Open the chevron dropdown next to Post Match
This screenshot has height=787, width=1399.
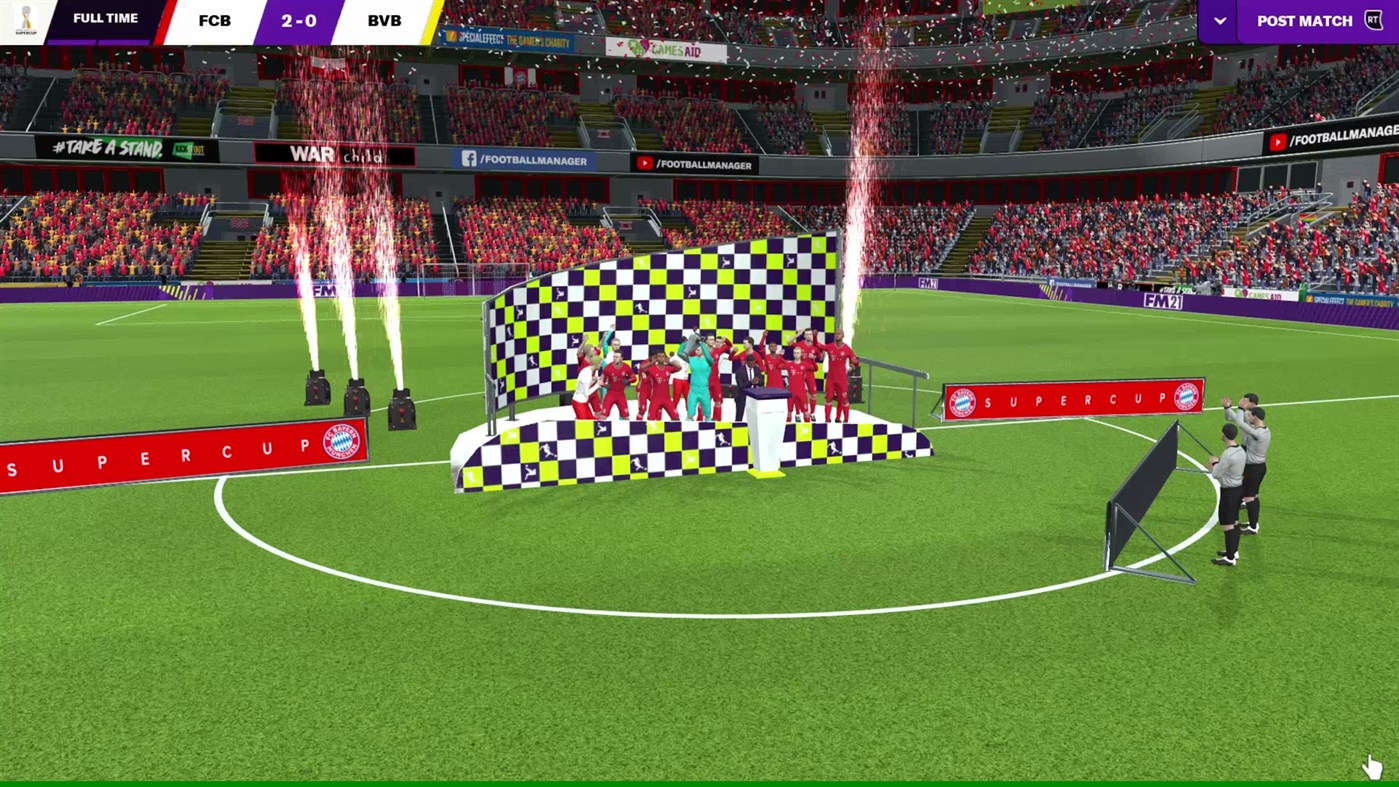[1218, 20]
